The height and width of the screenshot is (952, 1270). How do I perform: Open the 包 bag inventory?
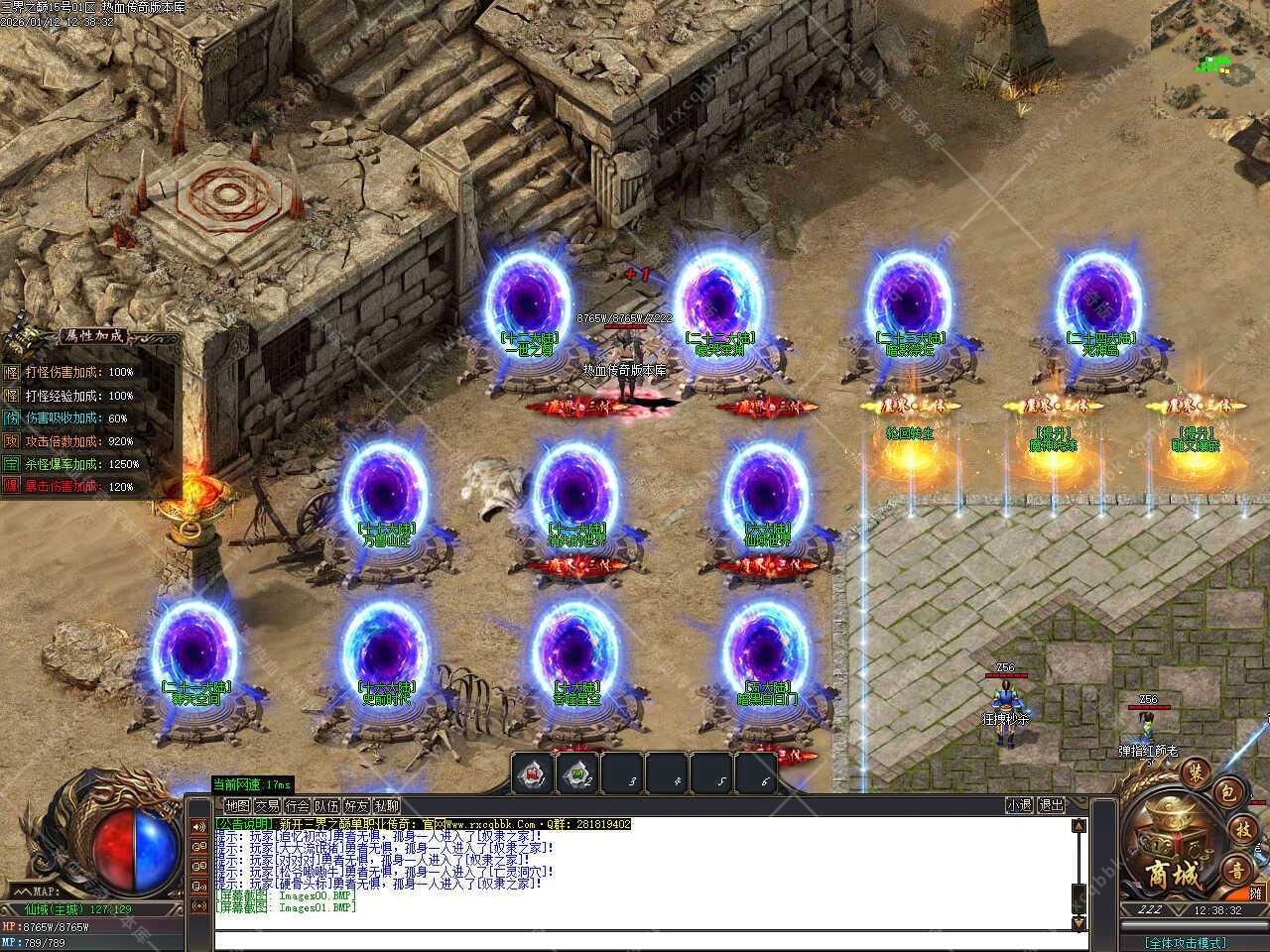(1227, 790)
